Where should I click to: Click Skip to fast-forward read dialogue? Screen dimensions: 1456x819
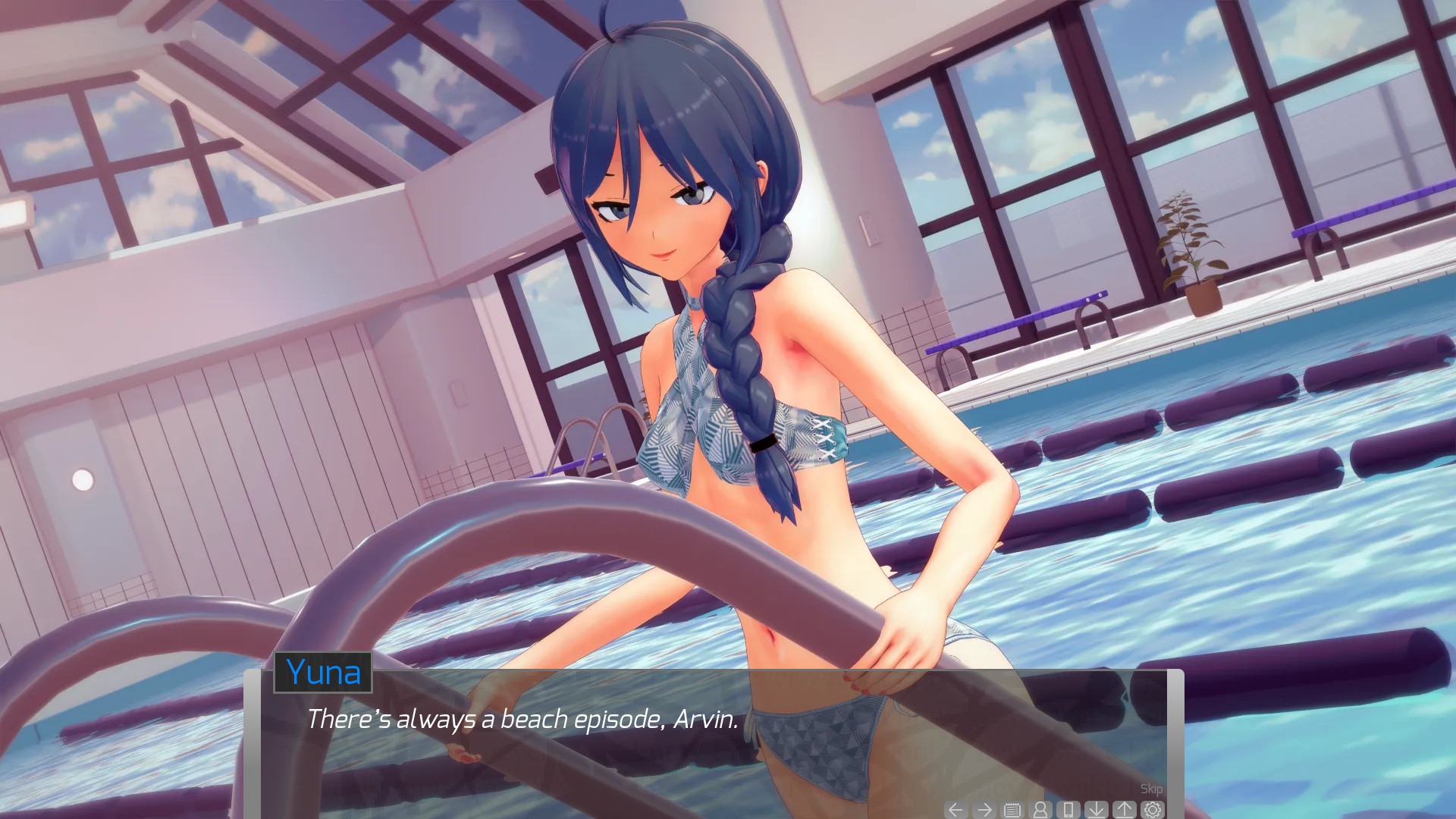(1152, 789)
